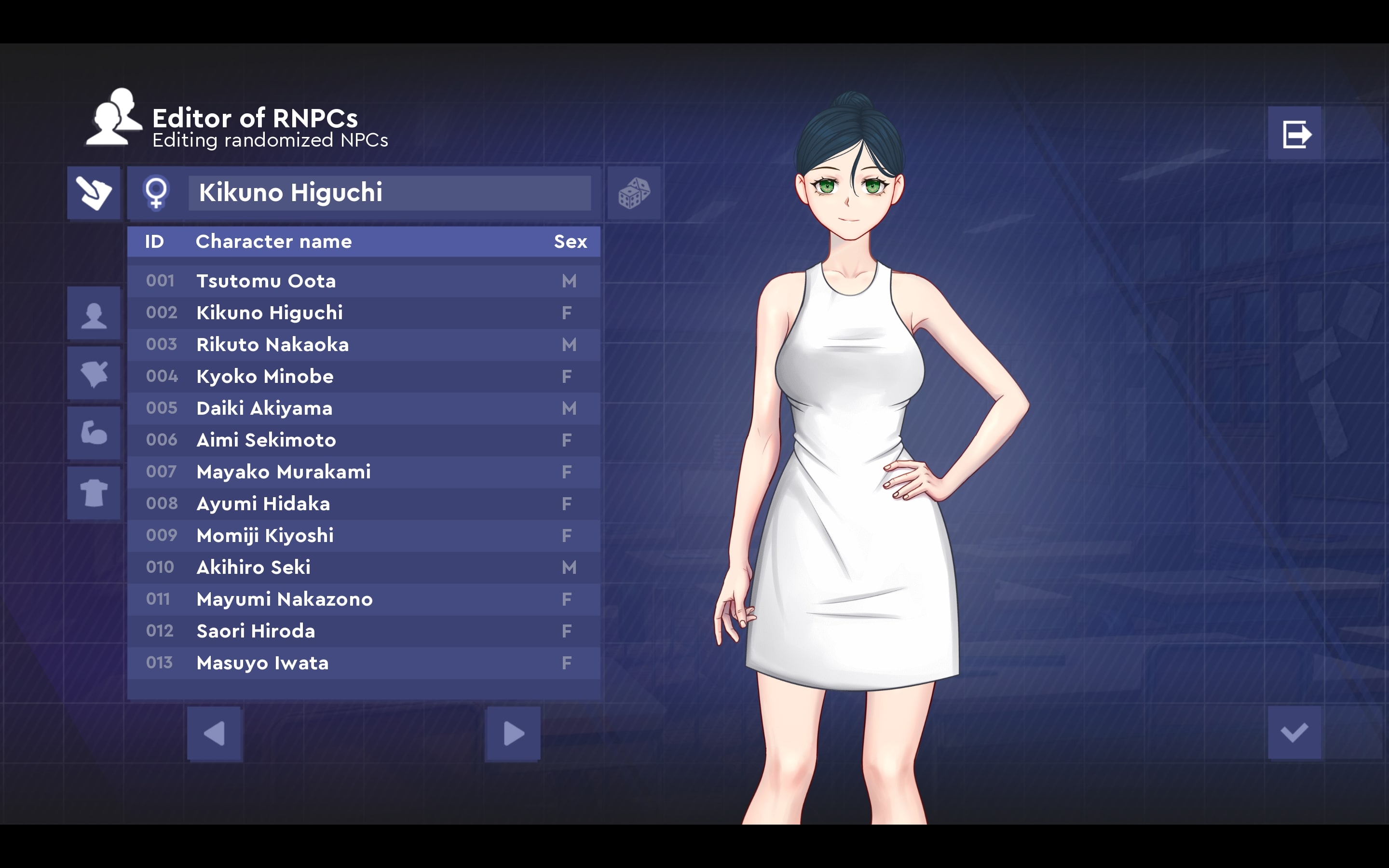The width and height of the screenshot is (1389, 868).
Task: Go to the next page of characters
Action: point(513,733)
